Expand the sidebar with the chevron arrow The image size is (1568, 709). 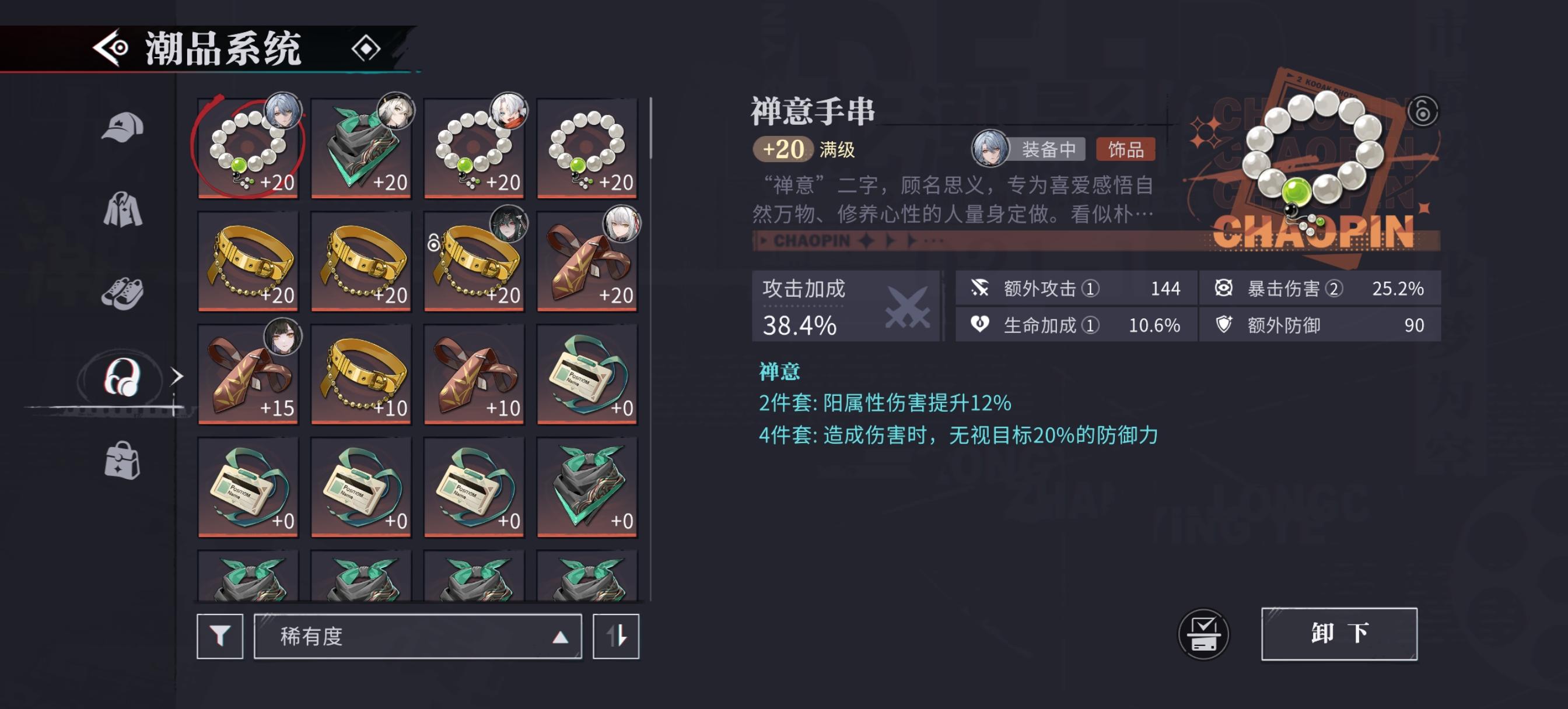pos(177,377)
